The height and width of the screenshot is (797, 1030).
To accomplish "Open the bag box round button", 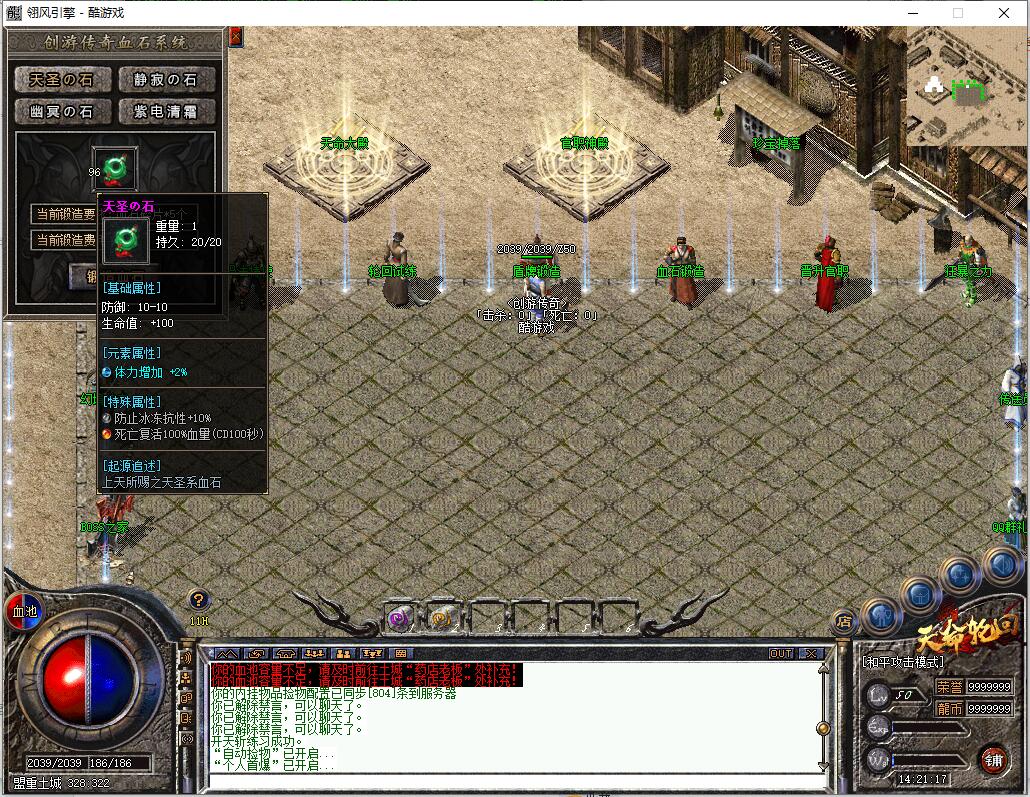I will [920, 597].
